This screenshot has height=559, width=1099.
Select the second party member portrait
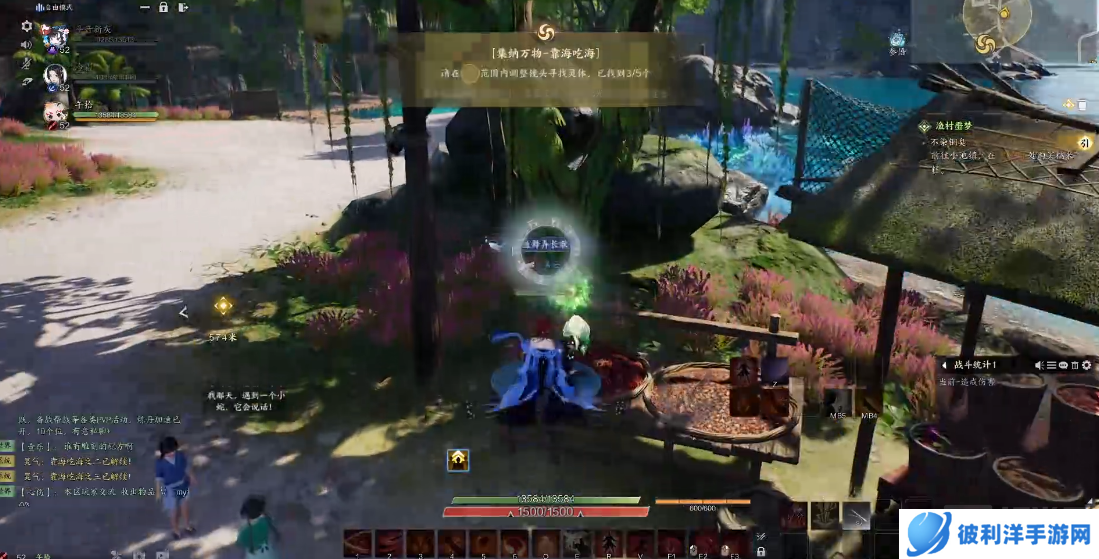click(54, 75)
